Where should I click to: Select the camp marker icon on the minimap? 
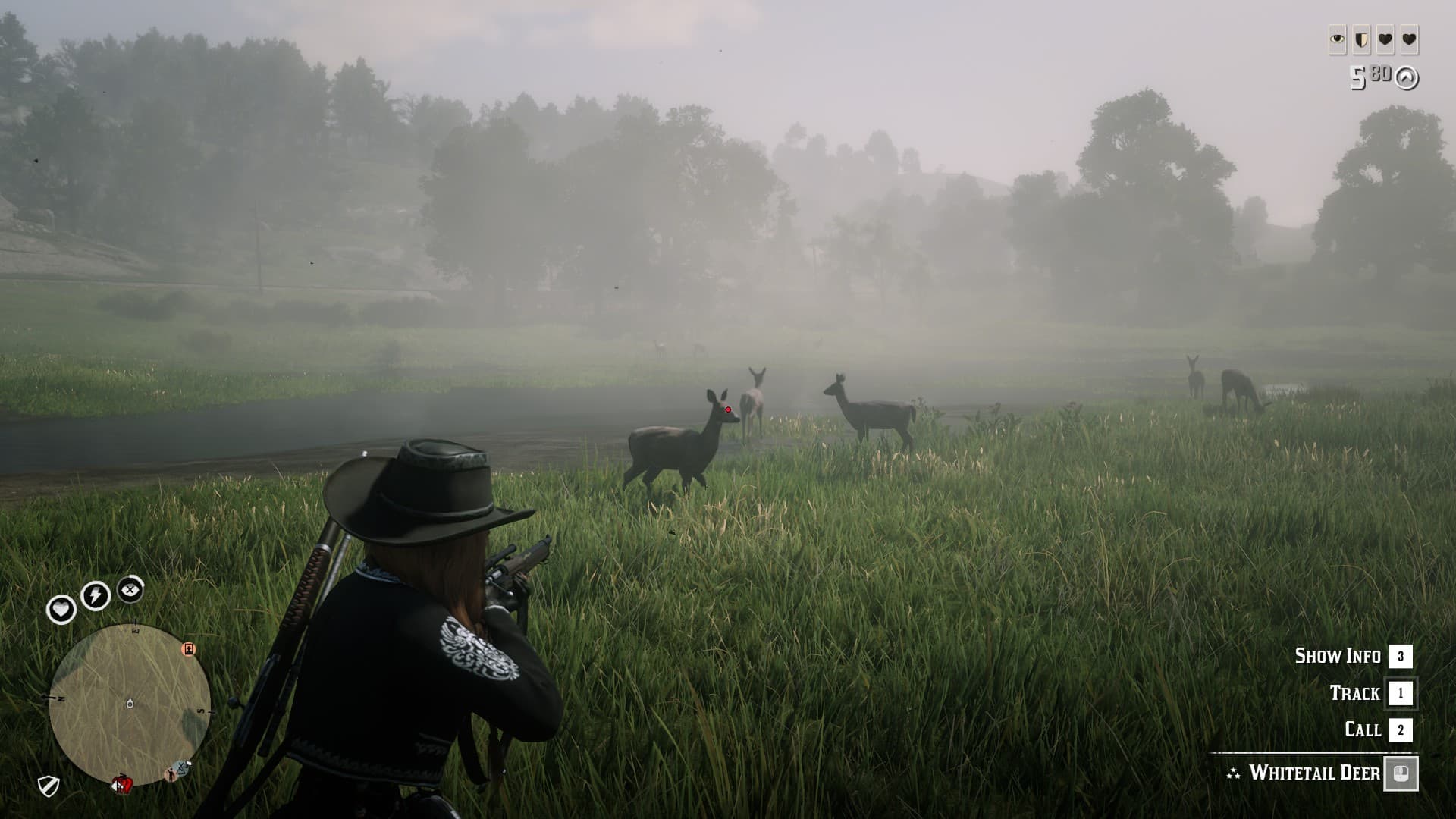click(x=189, y=649)
